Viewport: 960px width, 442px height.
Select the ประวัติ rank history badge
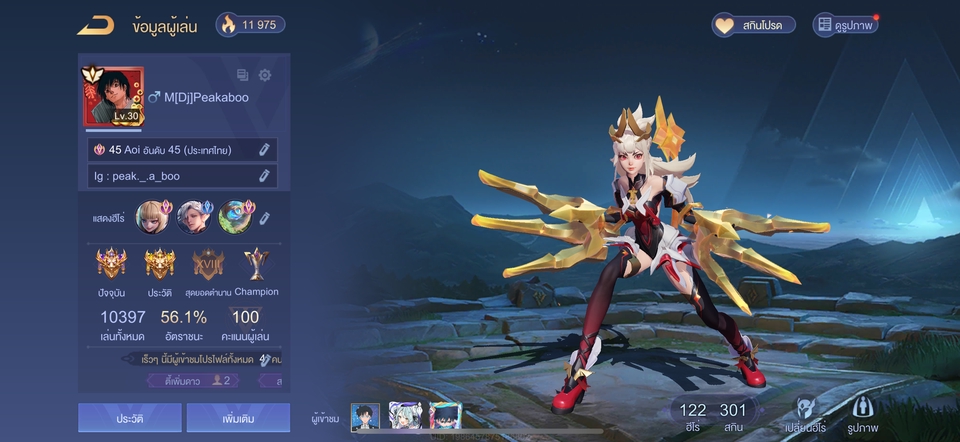coord(159,265)
